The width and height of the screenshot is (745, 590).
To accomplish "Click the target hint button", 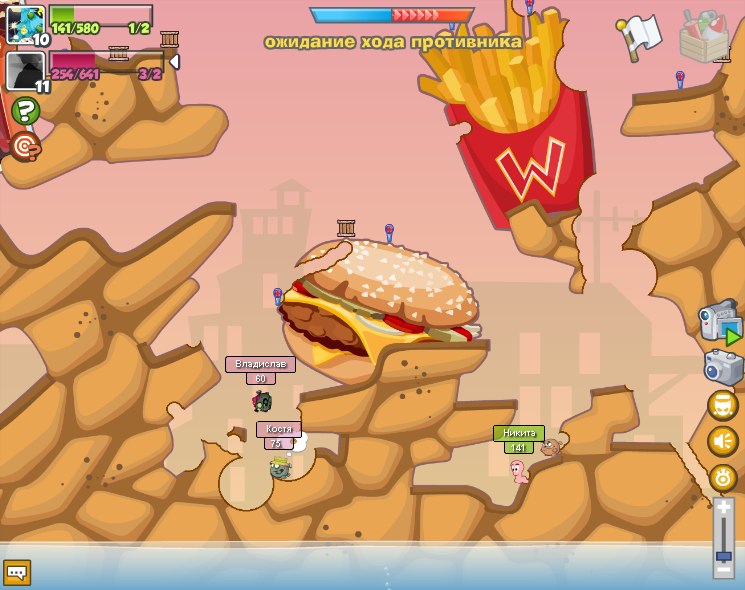I will pos(25,146).
